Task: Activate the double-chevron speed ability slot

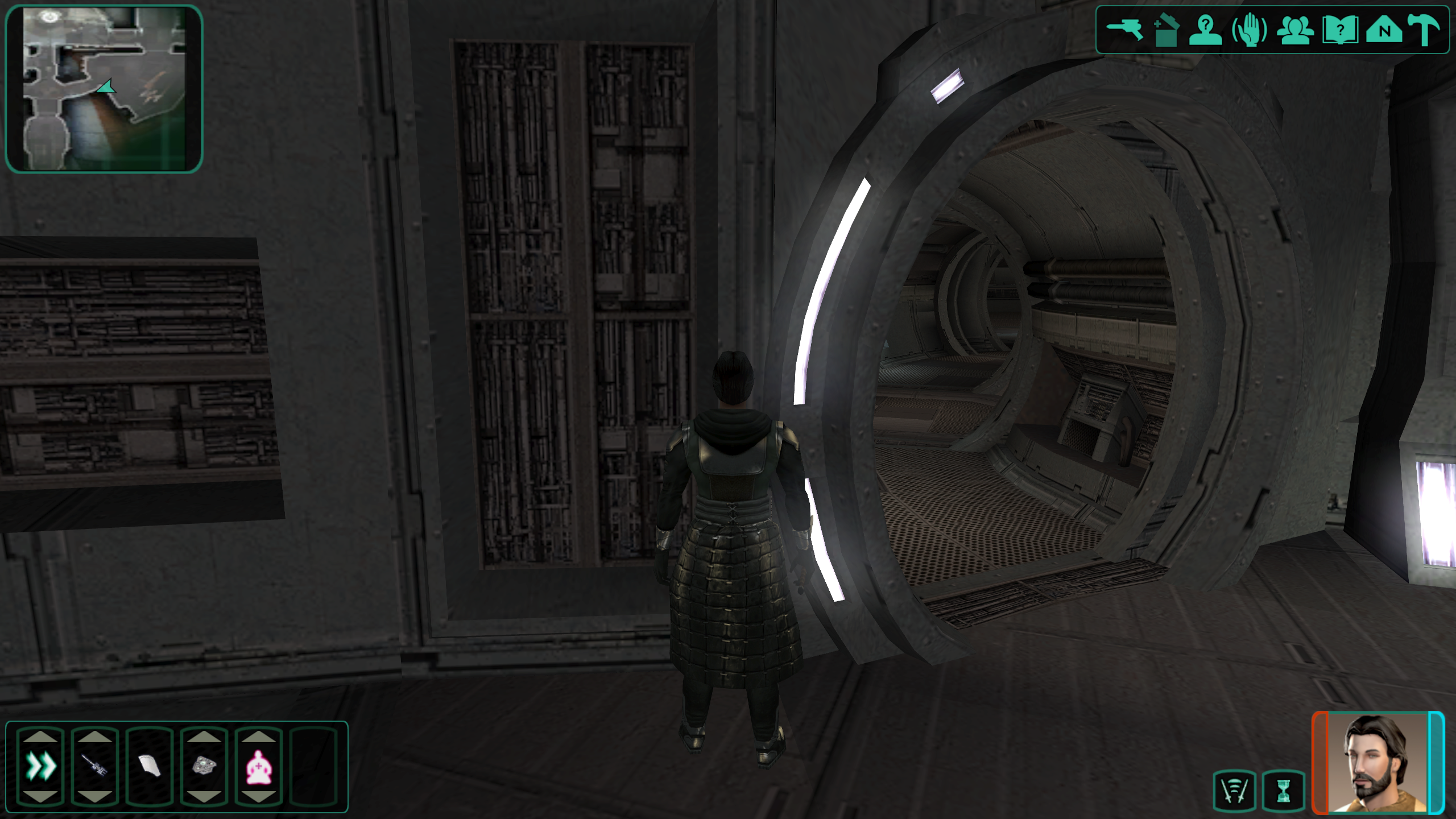Action: [41, 766]
